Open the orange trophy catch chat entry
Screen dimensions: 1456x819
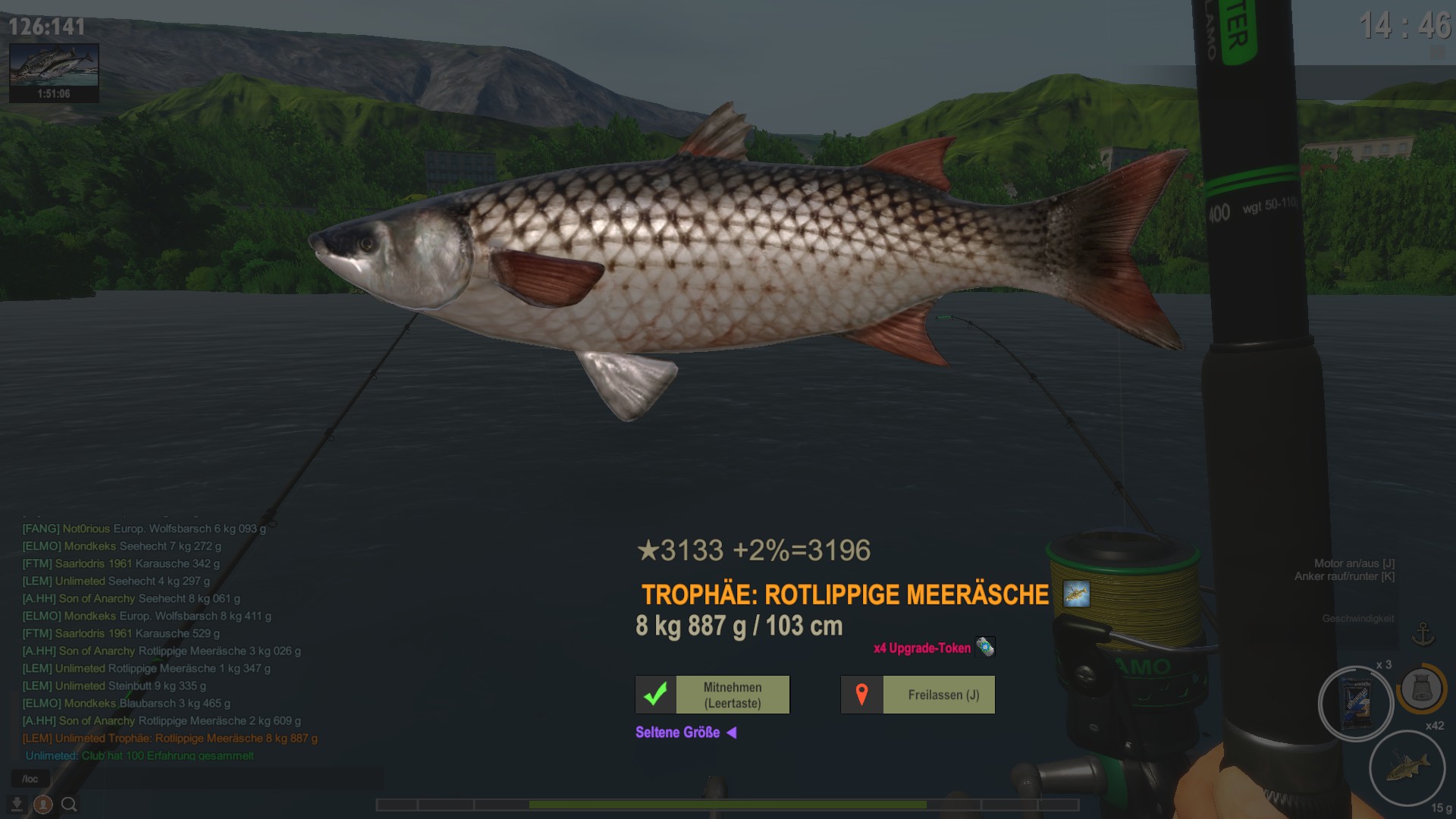click(x=170, y=738)
